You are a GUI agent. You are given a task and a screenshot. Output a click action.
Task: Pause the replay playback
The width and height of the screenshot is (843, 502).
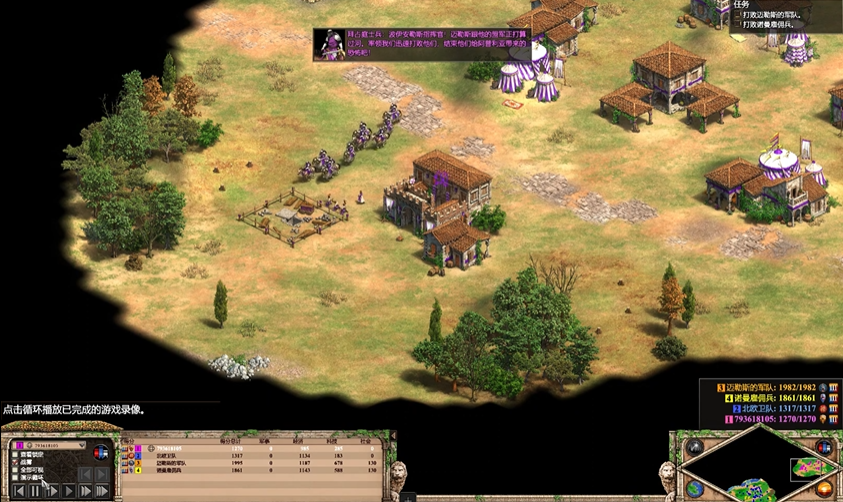click(36, 491)
